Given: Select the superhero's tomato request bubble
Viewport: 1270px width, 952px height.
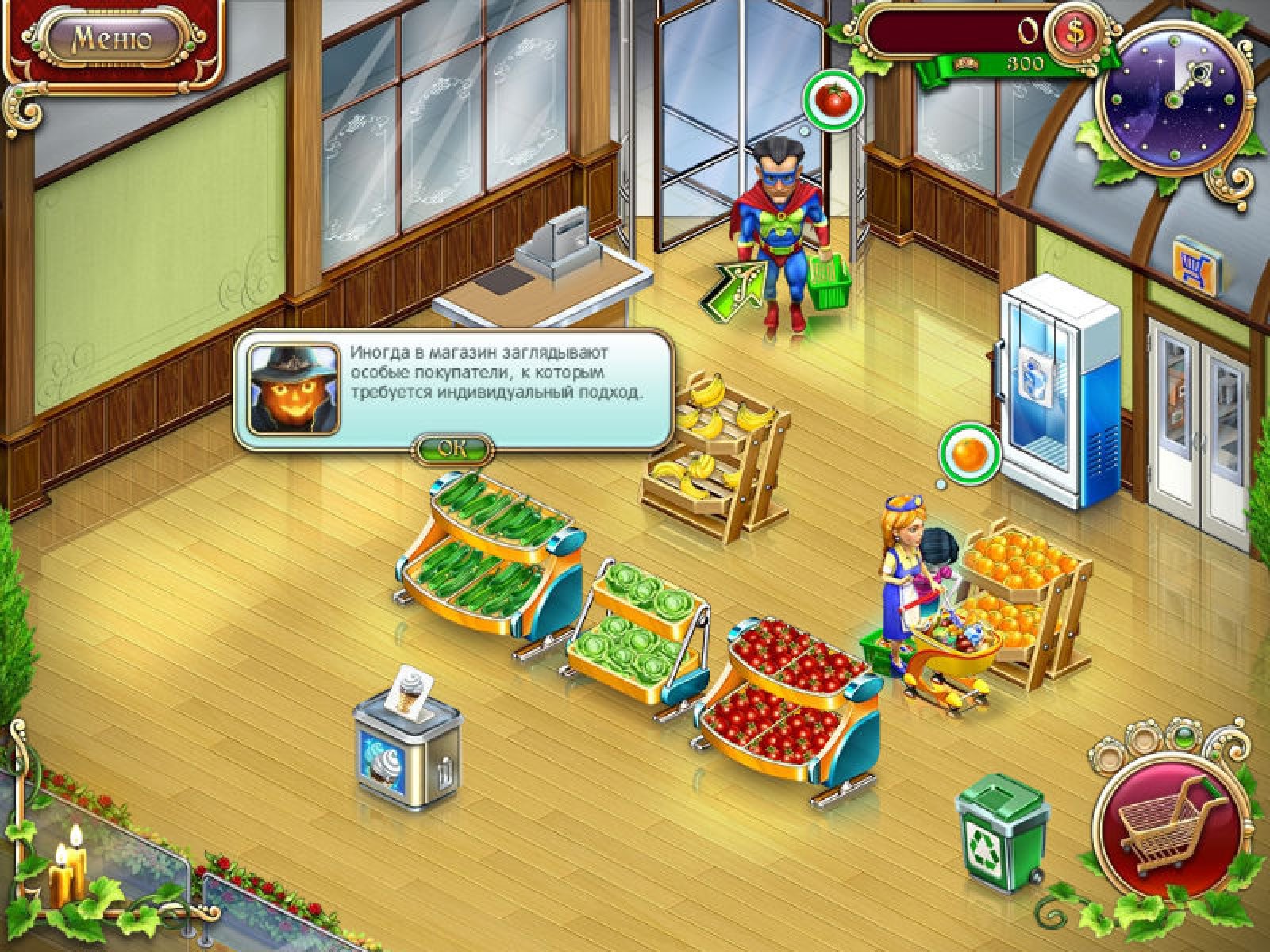Looking at the screenshot, I should tap(833, 101).
